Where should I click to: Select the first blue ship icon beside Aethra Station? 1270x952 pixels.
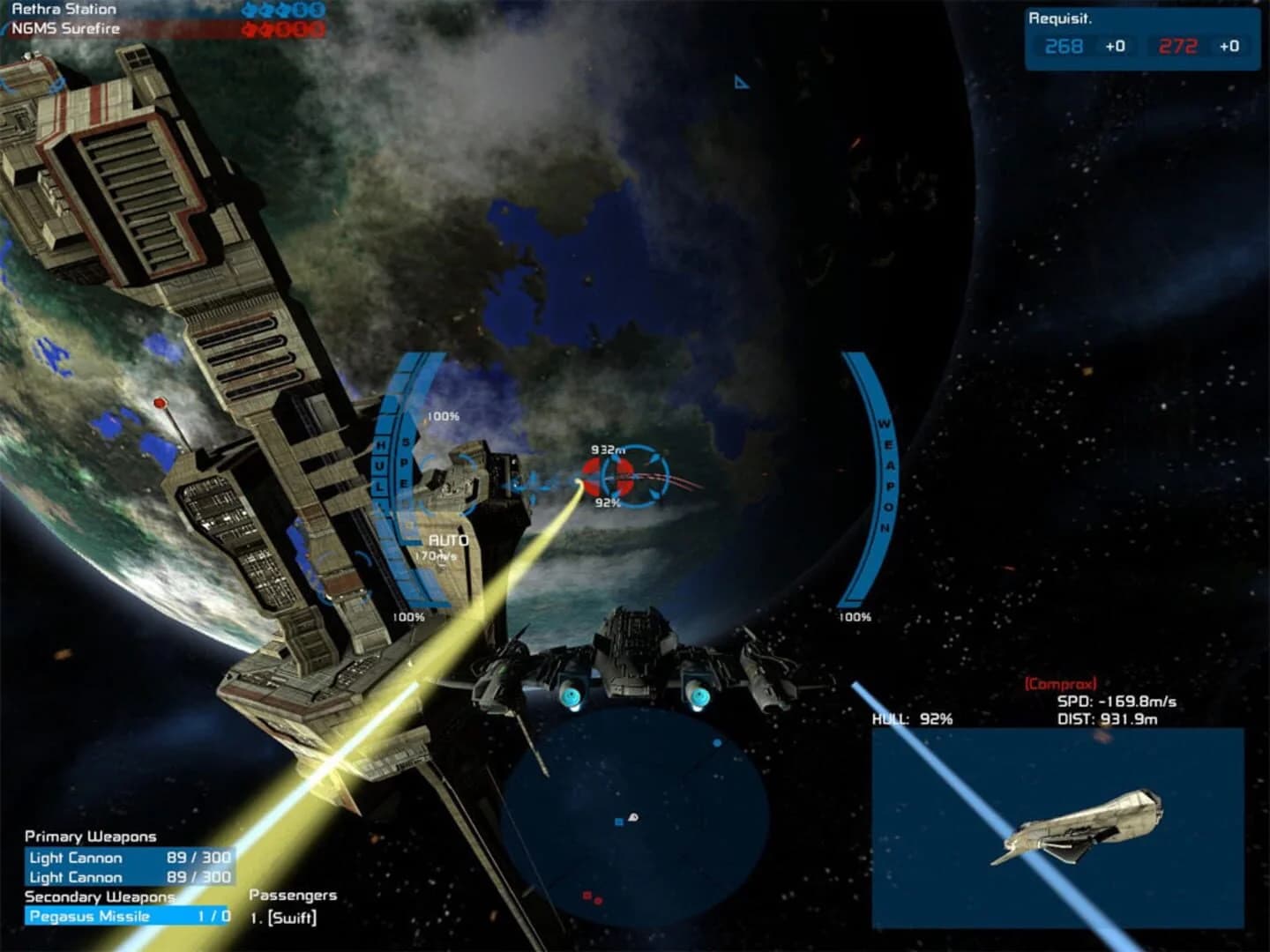[249, 10]
